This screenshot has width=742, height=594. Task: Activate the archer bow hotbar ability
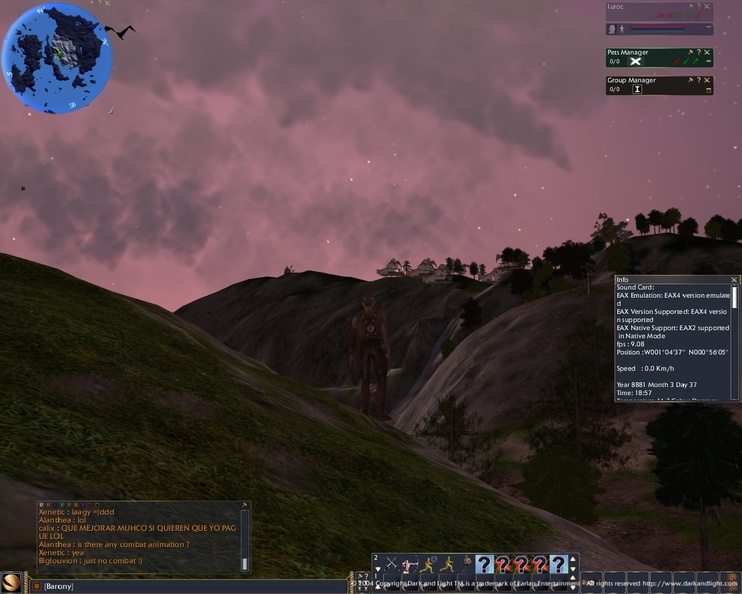pyautogui.click(x=410, y=565)
